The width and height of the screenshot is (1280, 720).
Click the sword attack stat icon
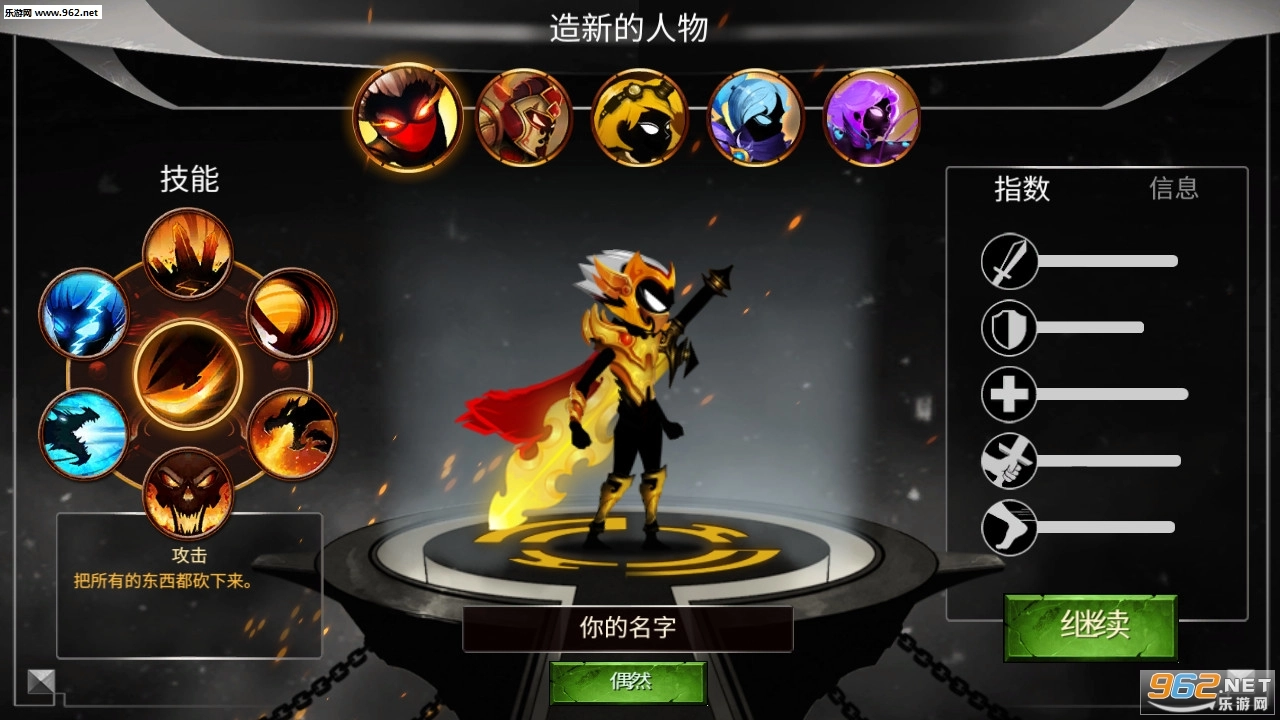[x=1009, y=261]
